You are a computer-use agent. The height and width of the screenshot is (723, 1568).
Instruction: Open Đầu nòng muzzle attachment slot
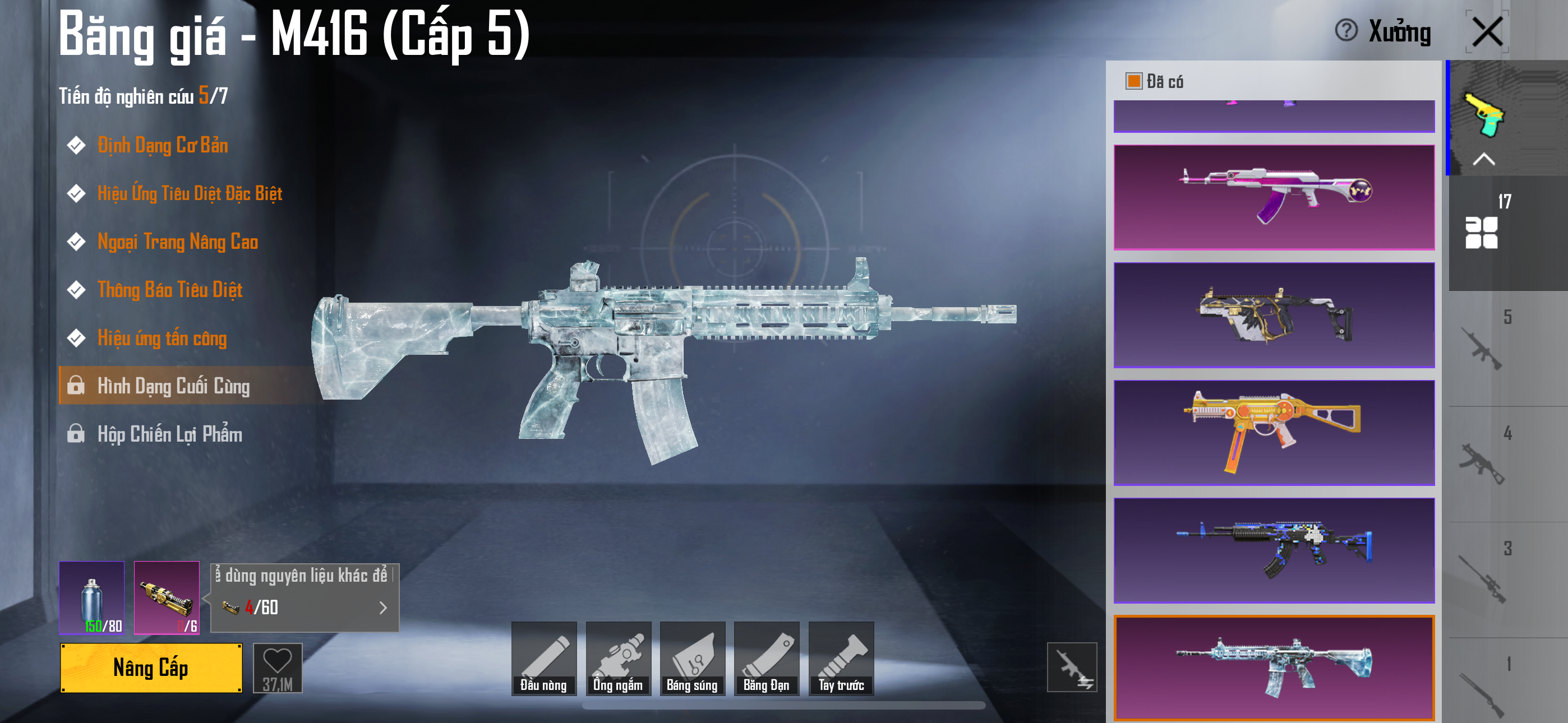(543, 659)
